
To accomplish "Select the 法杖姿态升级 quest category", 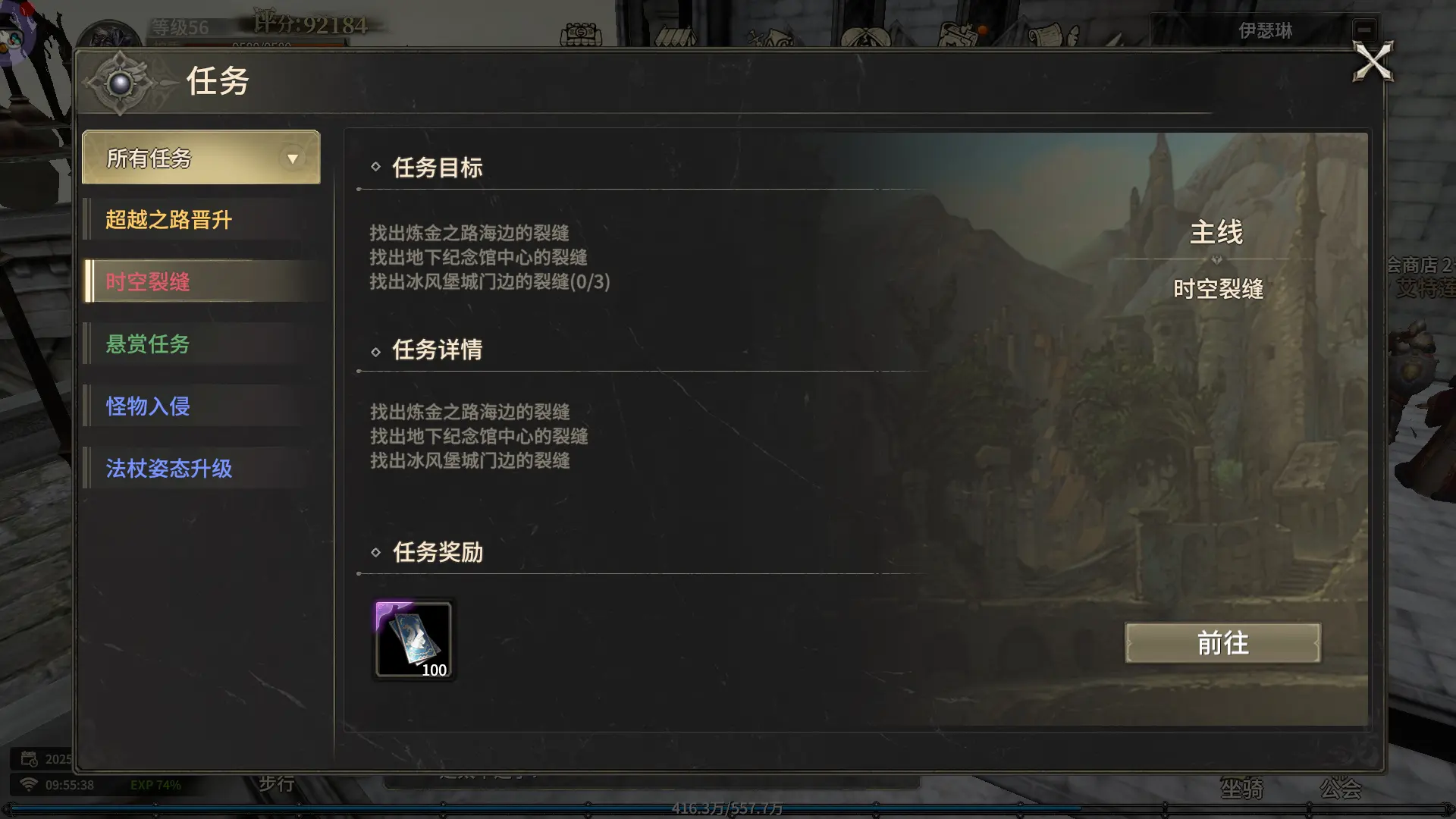I will point(168,469).
